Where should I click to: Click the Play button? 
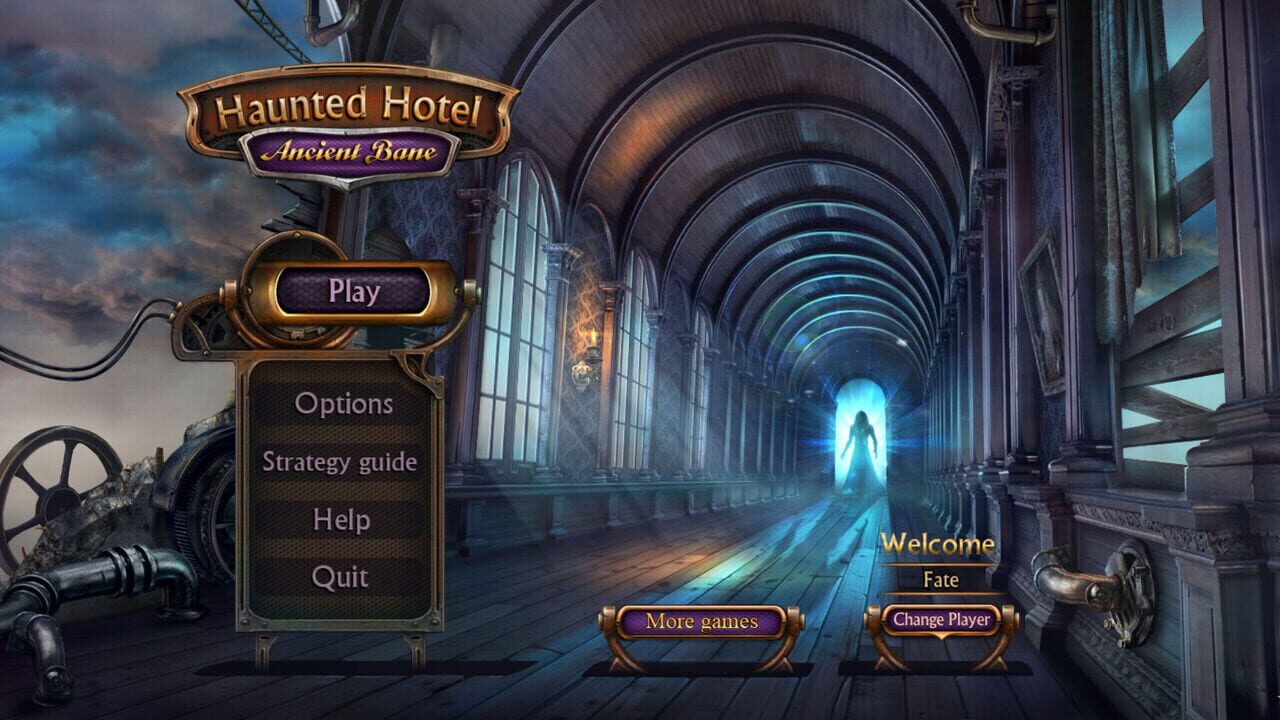click(357, 290)
